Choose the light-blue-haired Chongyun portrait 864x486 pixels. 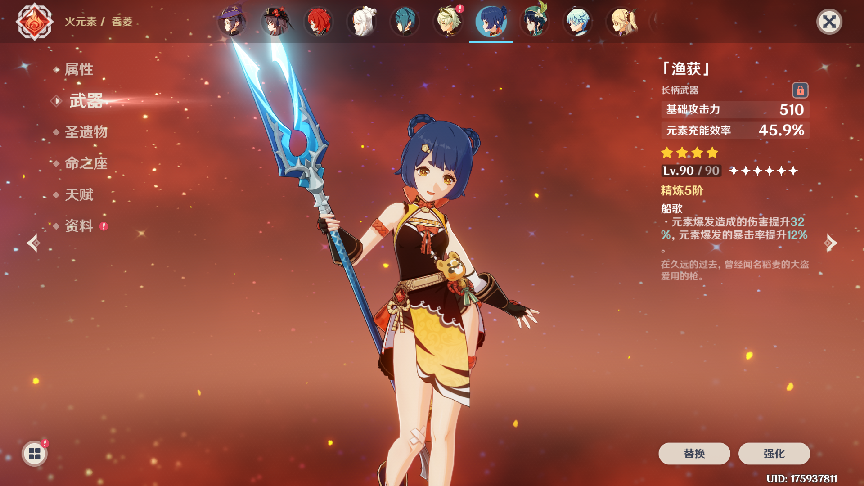577,21
